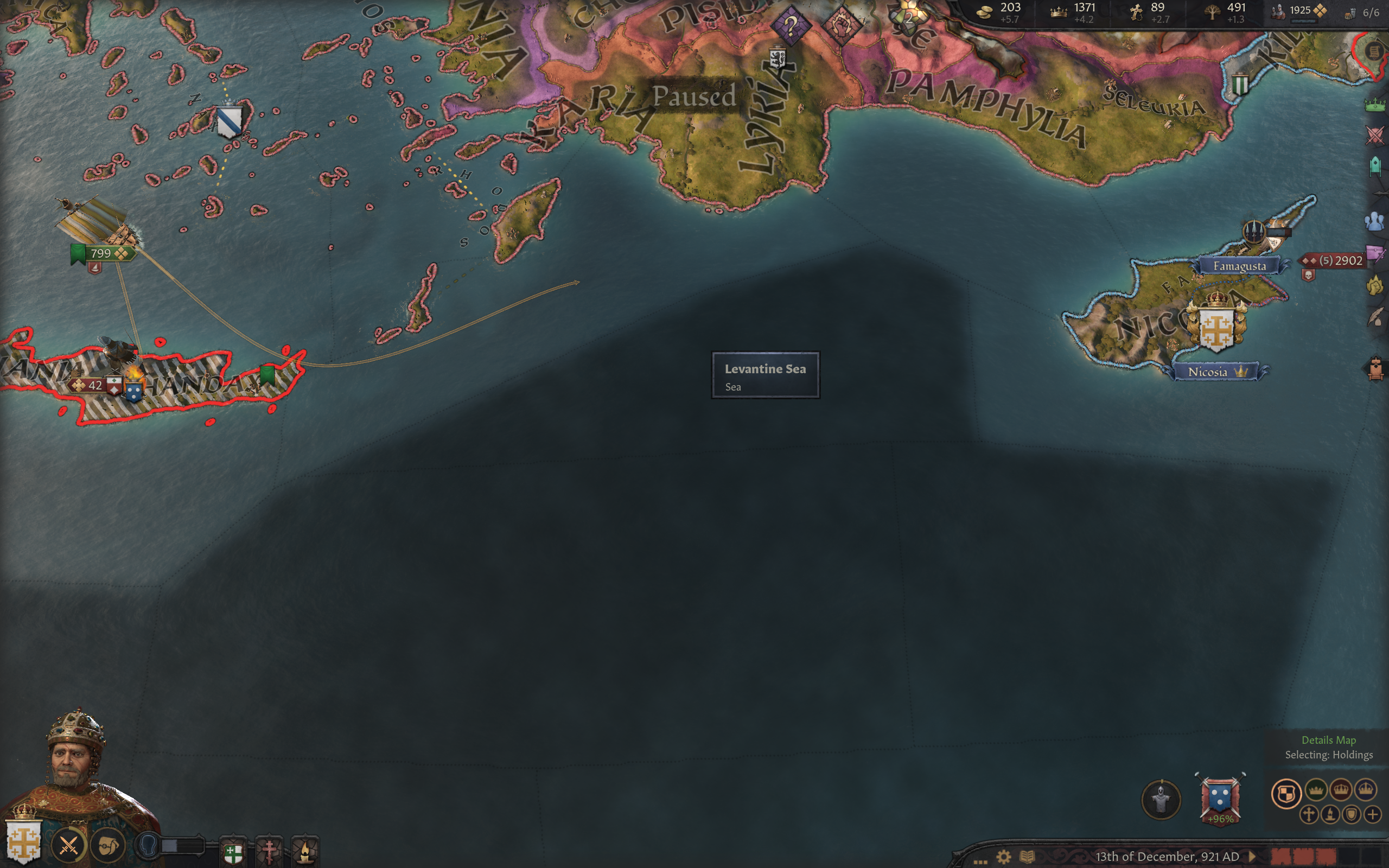Open the Military tab with crossed swords
Viewport: 1389px width, 868px height.
[x=1375, y=136]
